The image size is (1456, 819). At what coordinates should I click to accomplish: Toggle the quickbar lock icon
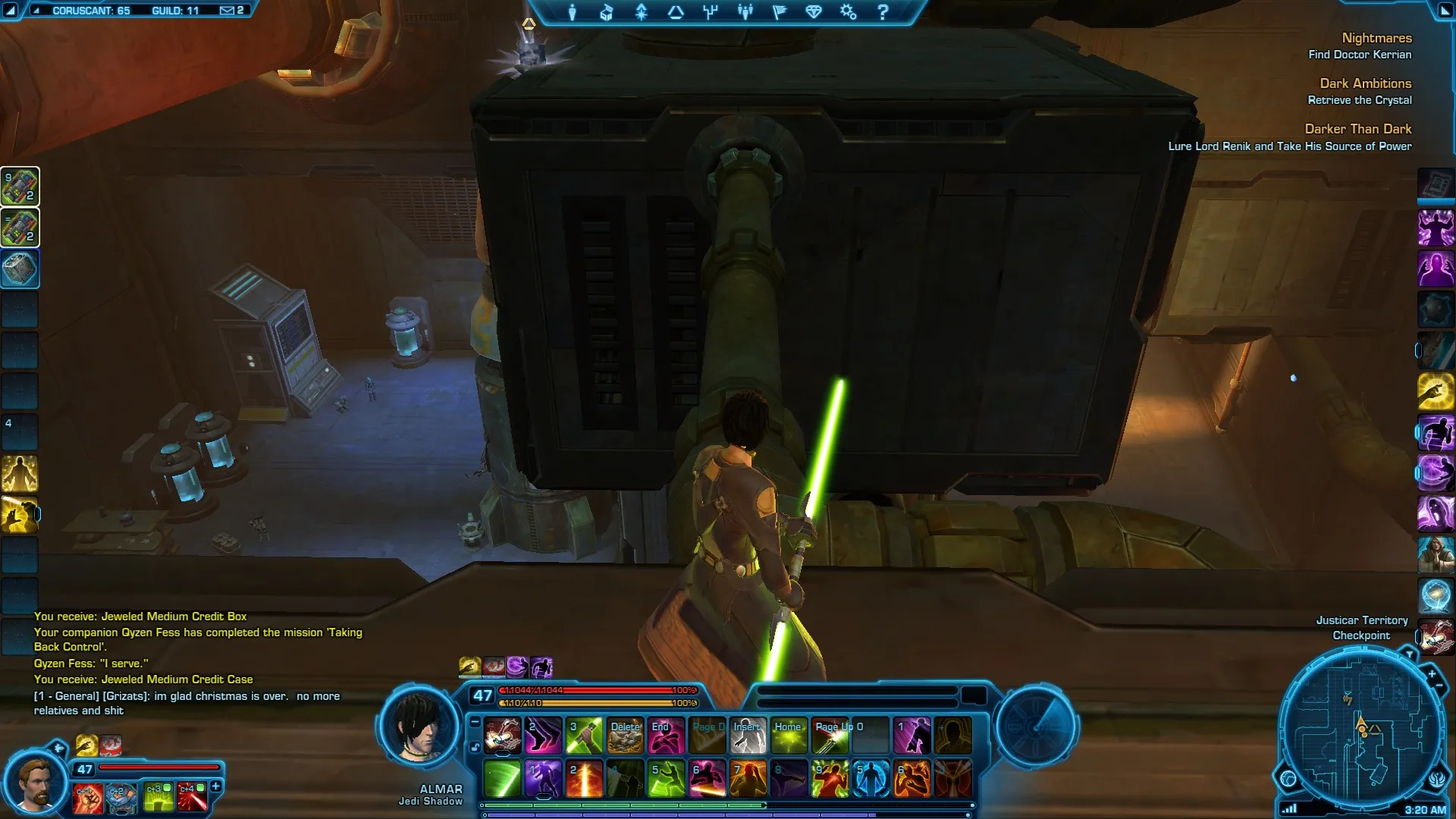475,747
